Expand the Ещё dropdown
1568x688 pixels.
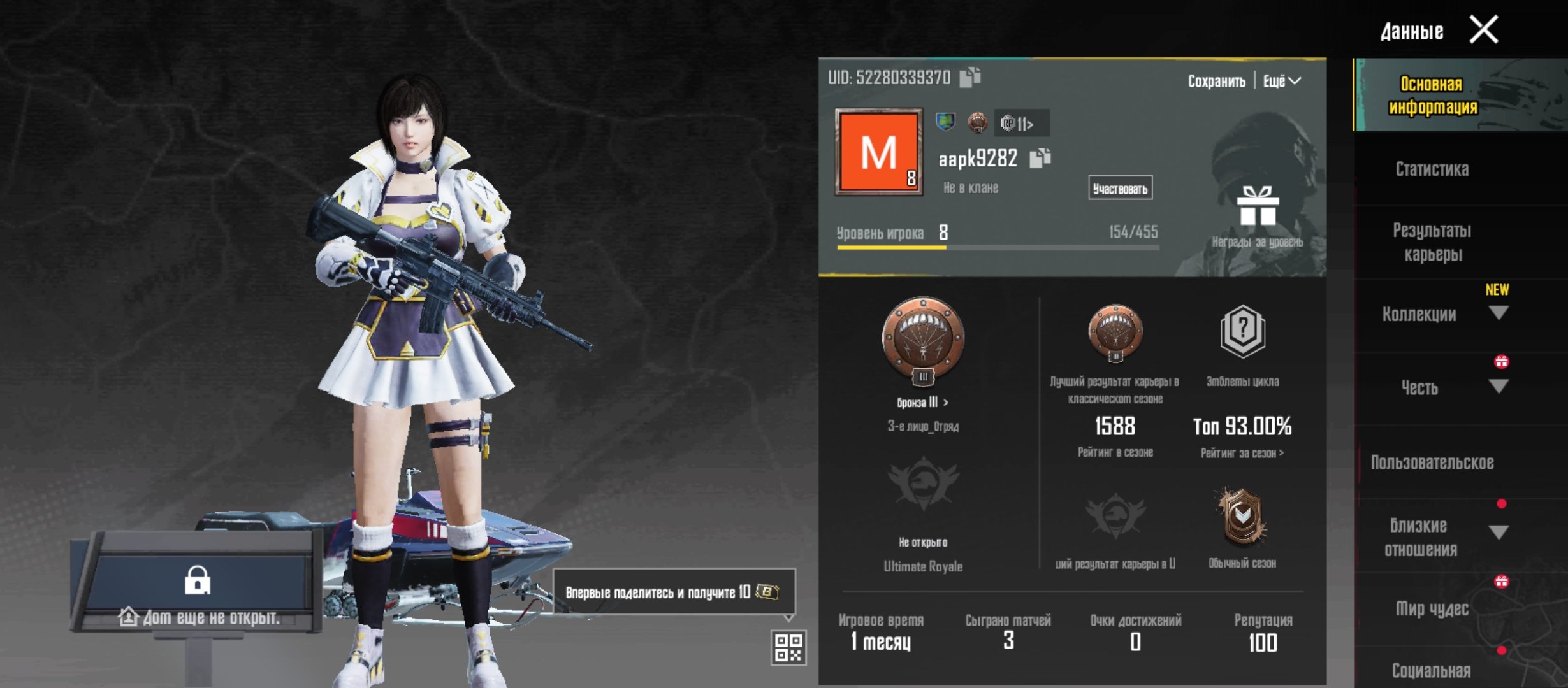[x=1282, y=82]
